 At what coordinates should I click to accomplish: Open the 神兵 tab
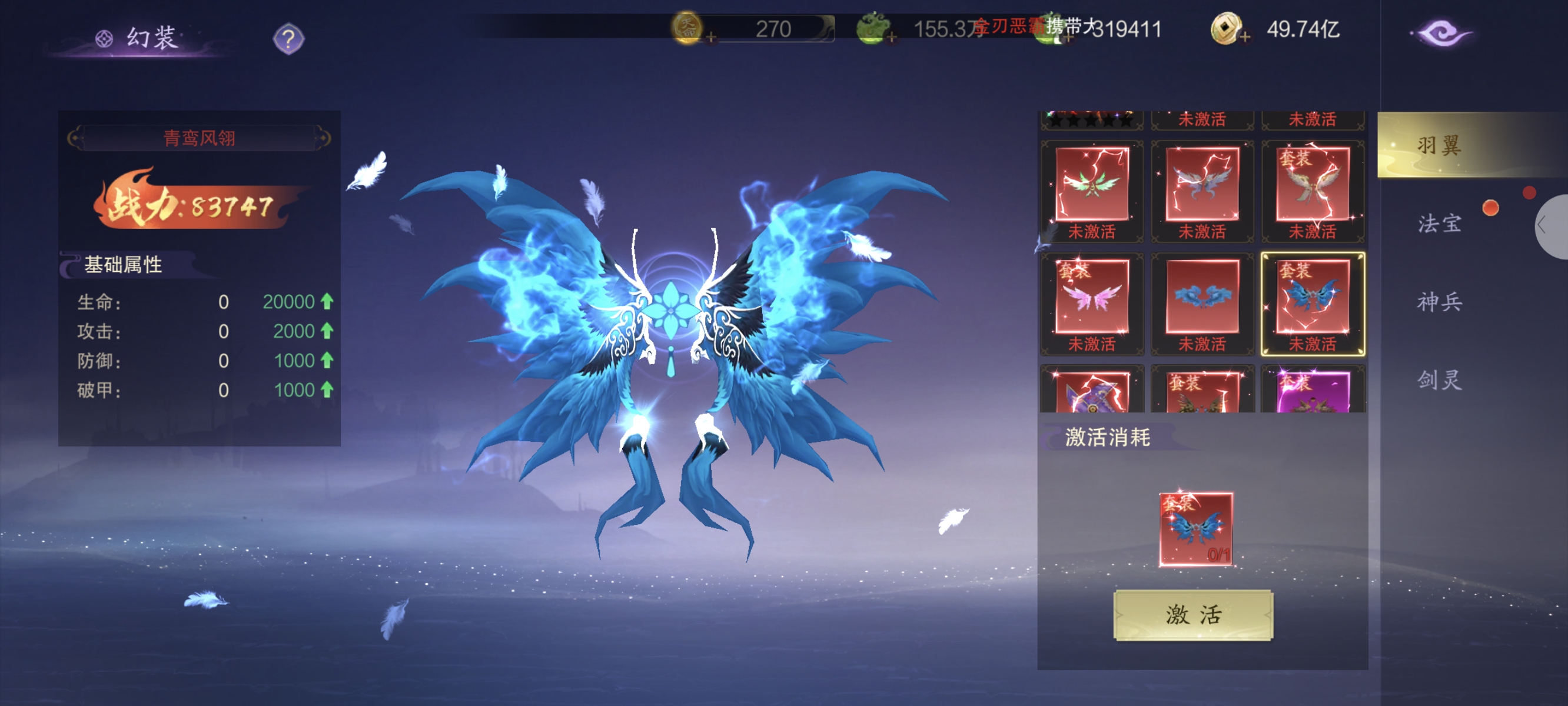point(1439,301)
